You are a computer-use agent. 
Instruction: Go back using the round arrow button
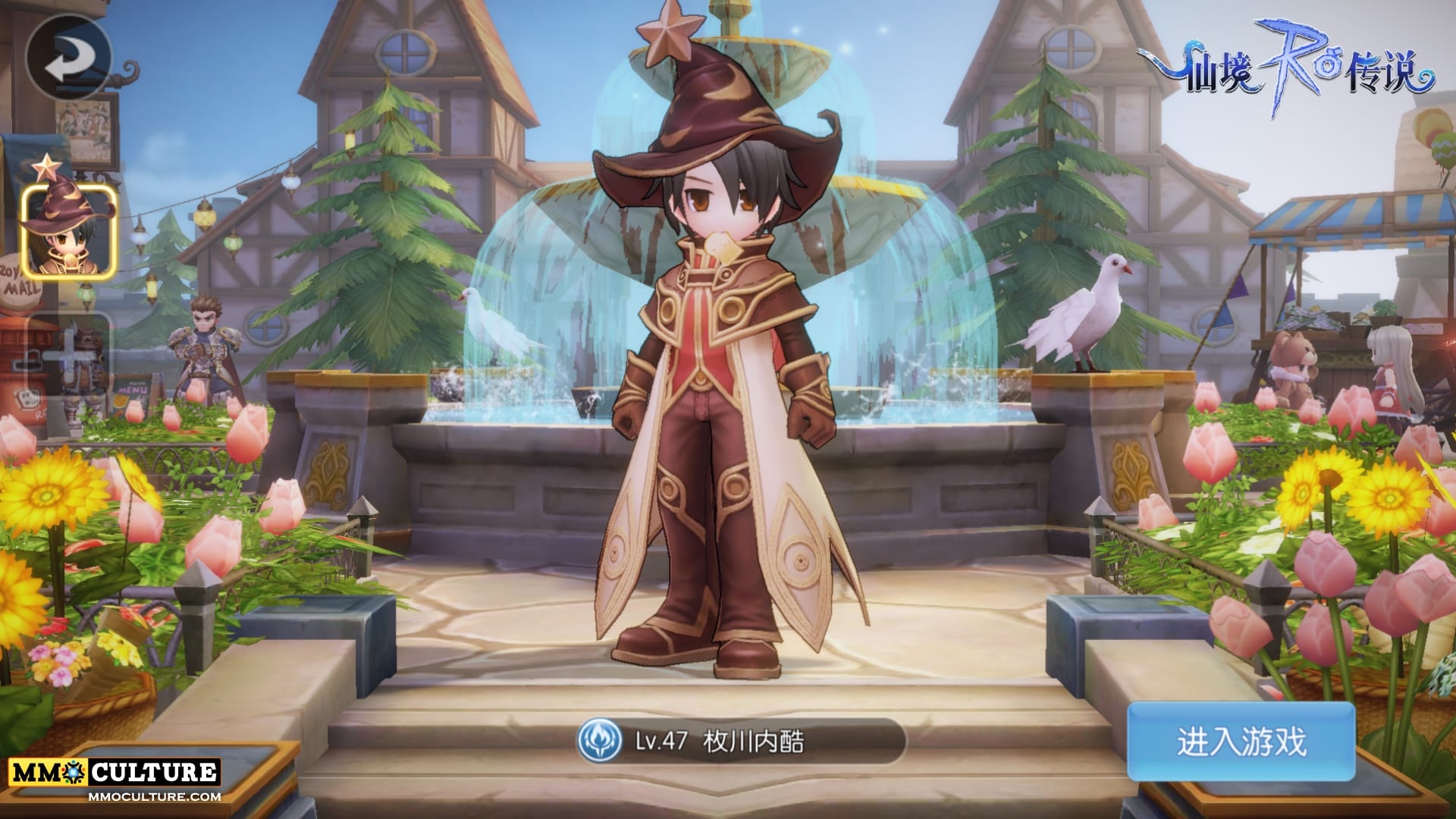67,56
